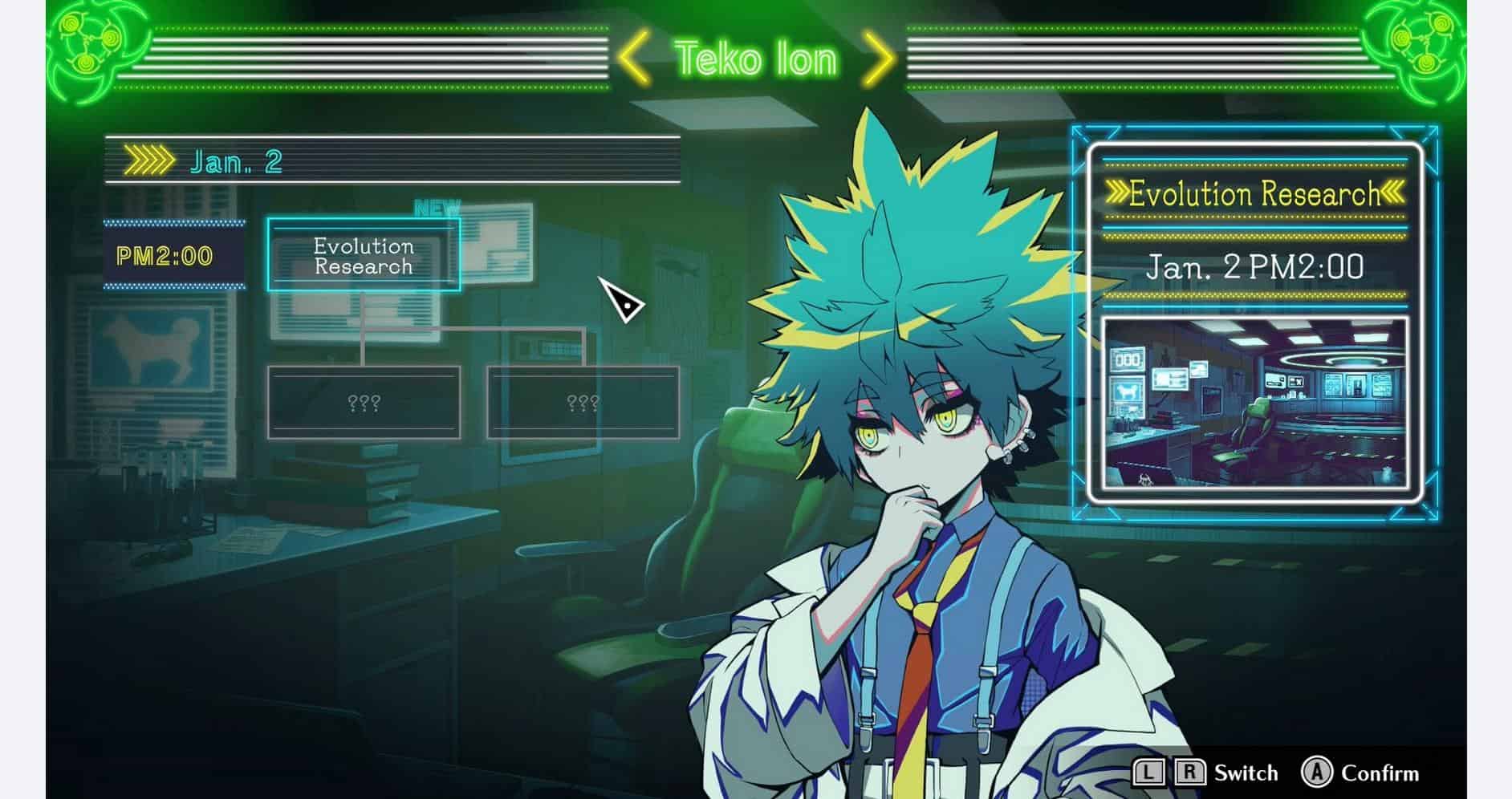The width and height of the screenshot is (1512, 799).
Task: Click the NEW badge above Evolution Research
Action: click(x=437, y=207)
